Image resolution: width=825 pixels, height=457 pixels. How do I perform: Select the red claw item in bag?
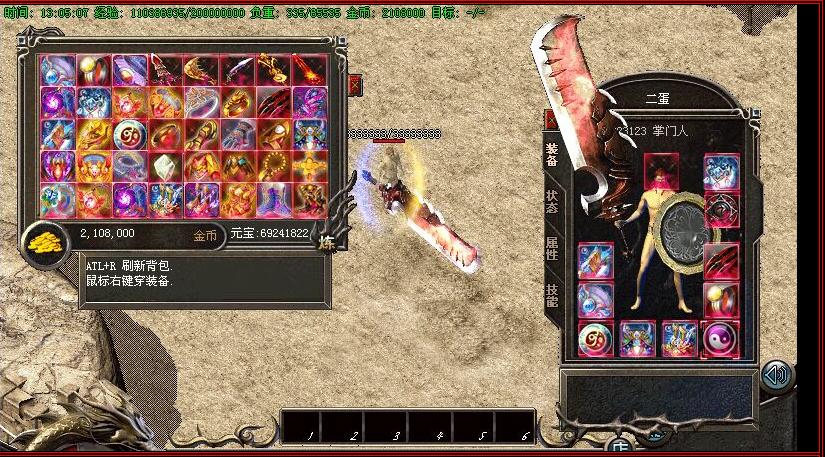coord(274,103)
